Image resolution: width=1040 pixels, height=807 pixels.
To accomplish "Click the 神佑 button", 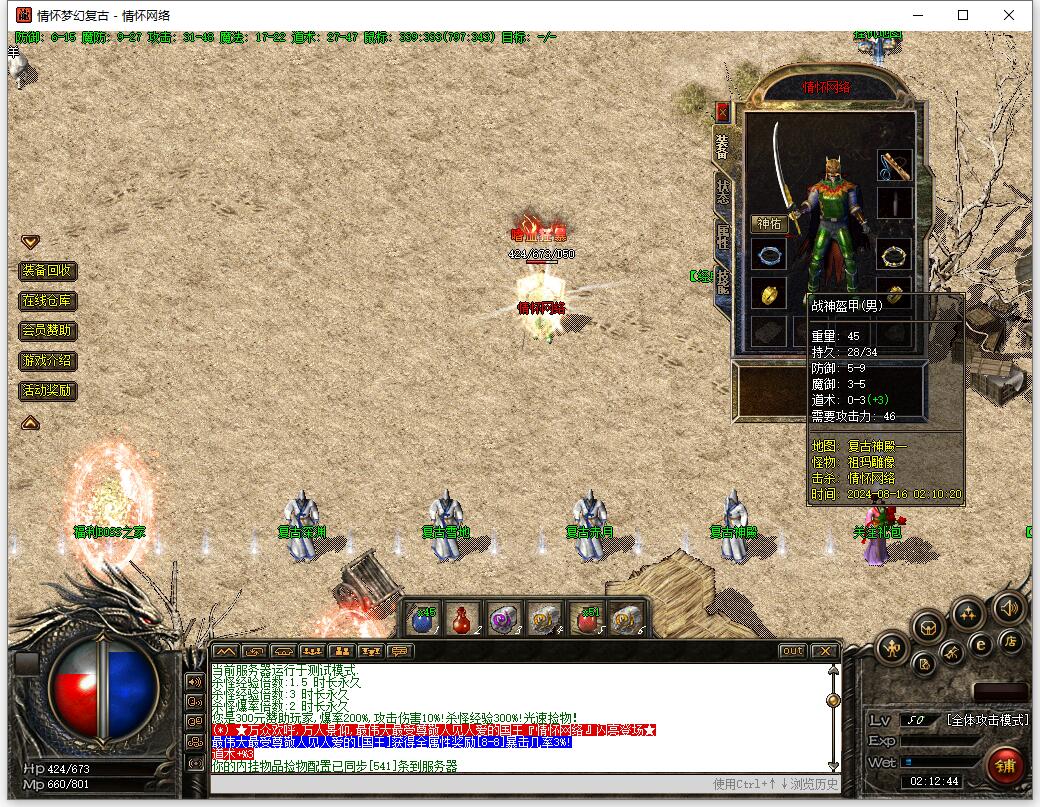I will point(769,224).
